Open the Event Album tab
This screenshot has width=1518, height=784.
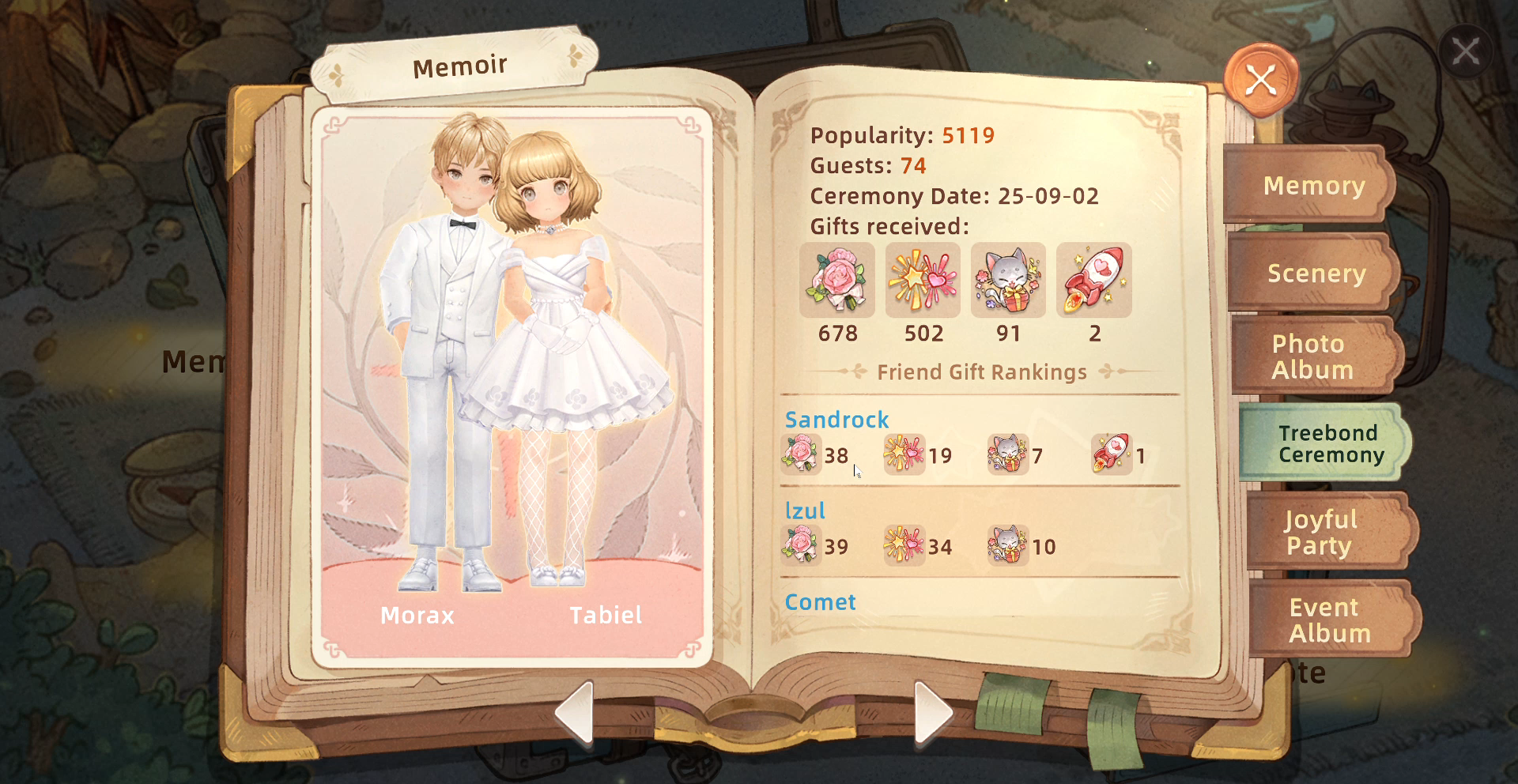point(1330,620)
